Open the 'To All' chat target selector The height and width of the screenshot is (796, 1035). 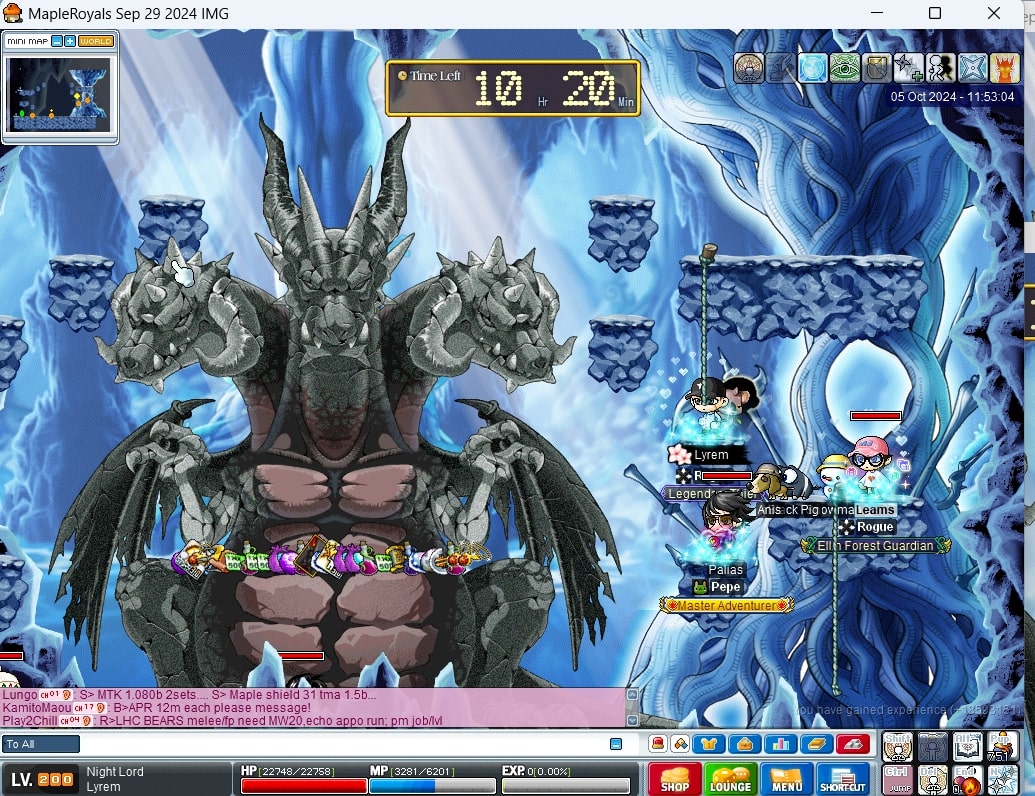click(x=42, y=744)
